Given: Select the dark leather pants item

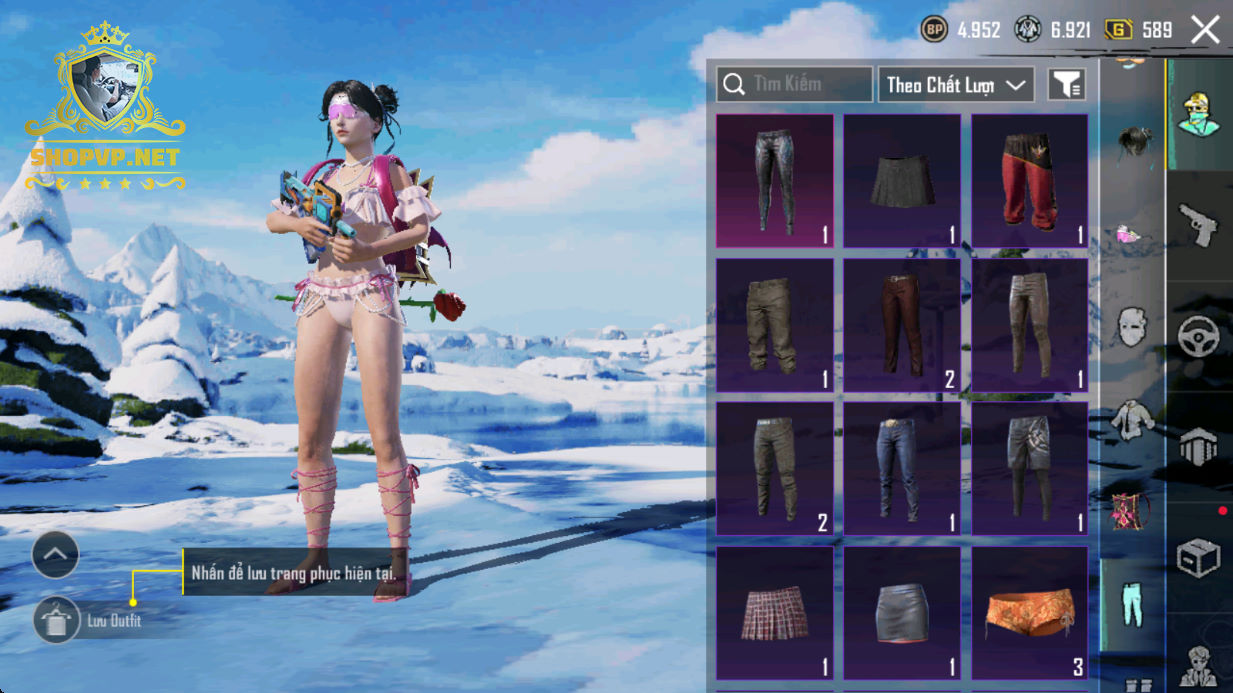Looking at the screenshot, I should [775, 180].
